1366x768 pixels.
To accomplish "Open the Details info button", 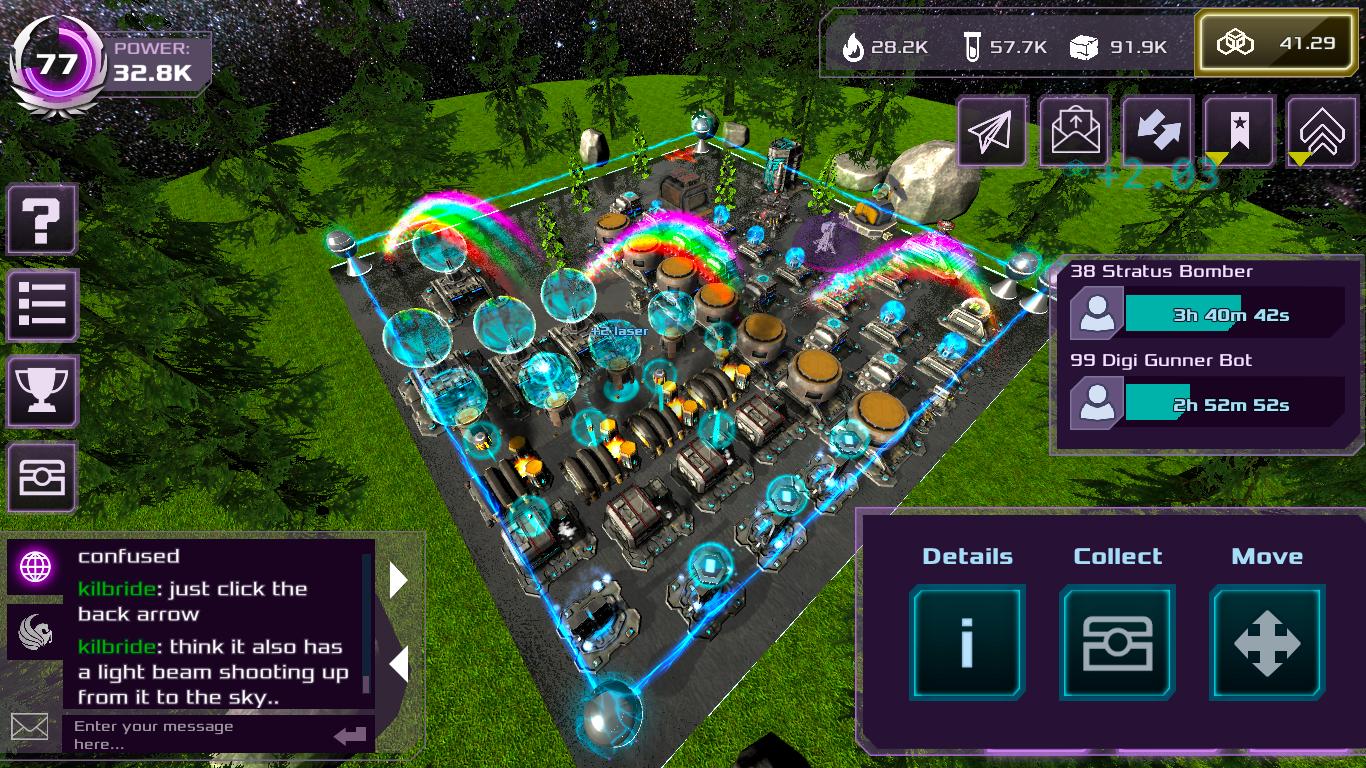I will (x=967, y=642).
